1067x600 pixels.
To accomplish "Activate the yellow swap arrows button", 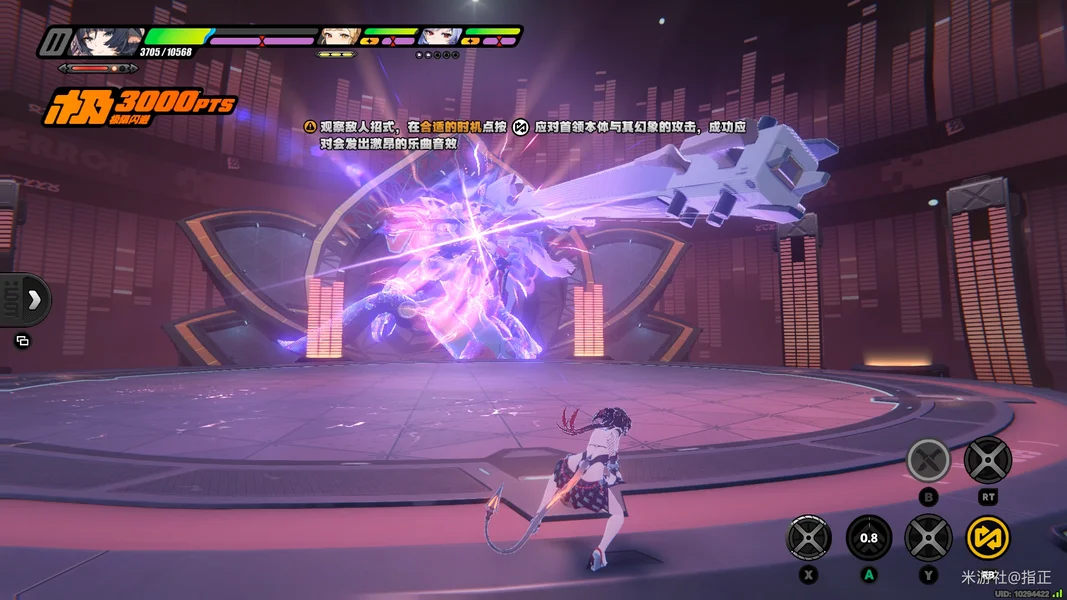I will point(987,538).
